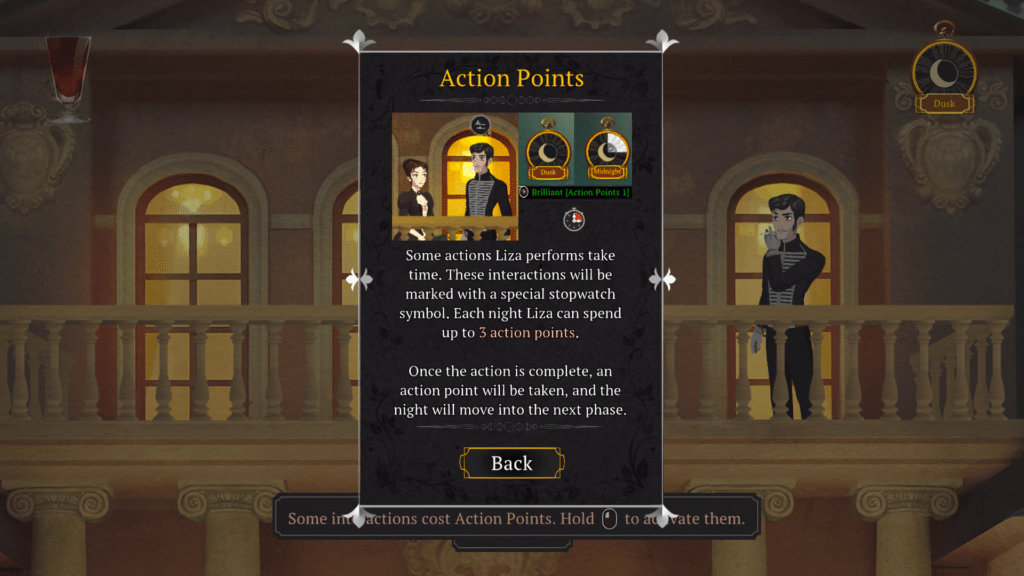Close the Action Points tutorial with Back
1024x576 pixels.
coord(511,463)
